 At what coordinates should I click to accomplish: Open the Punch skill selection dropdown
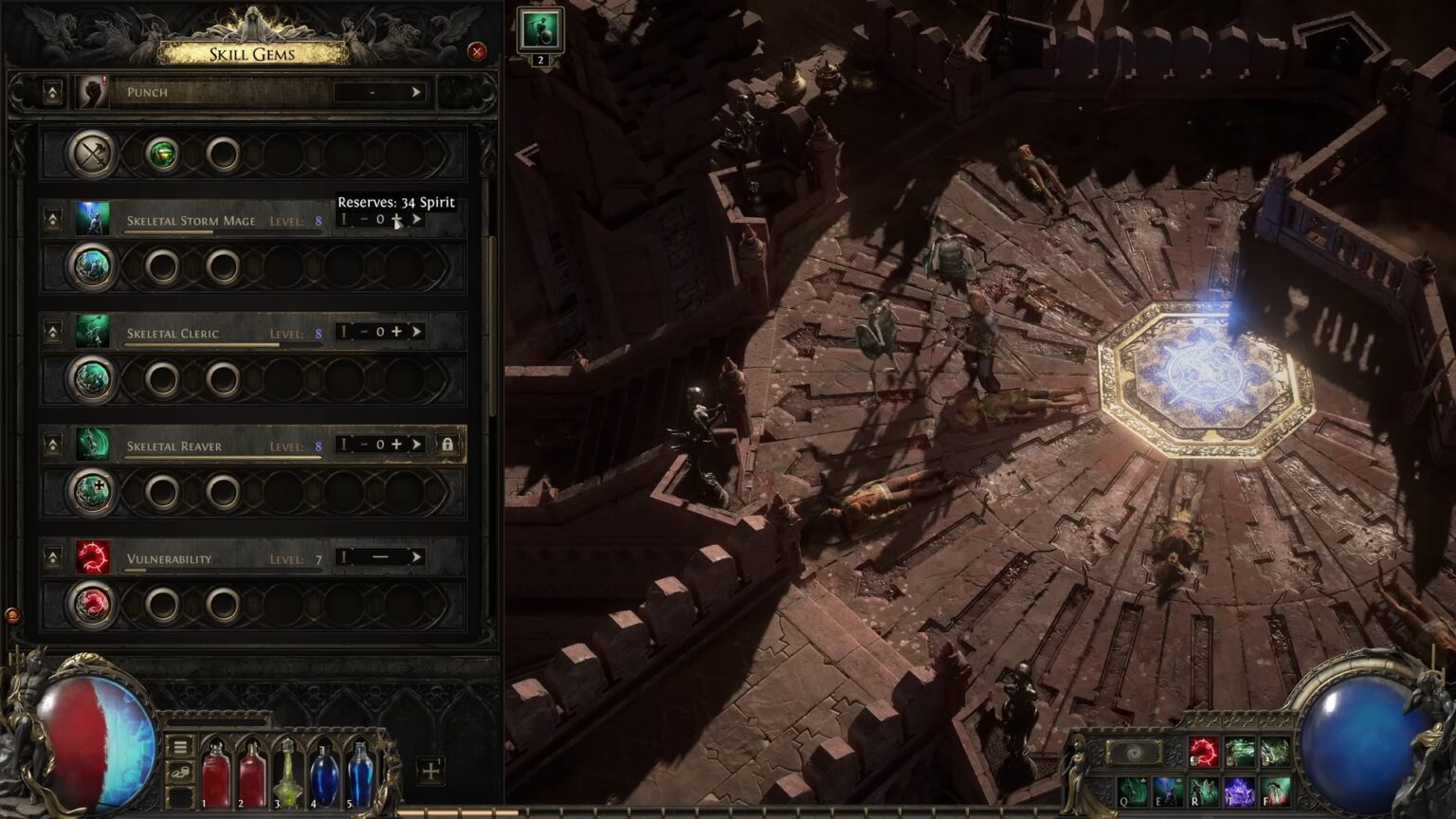415,91
